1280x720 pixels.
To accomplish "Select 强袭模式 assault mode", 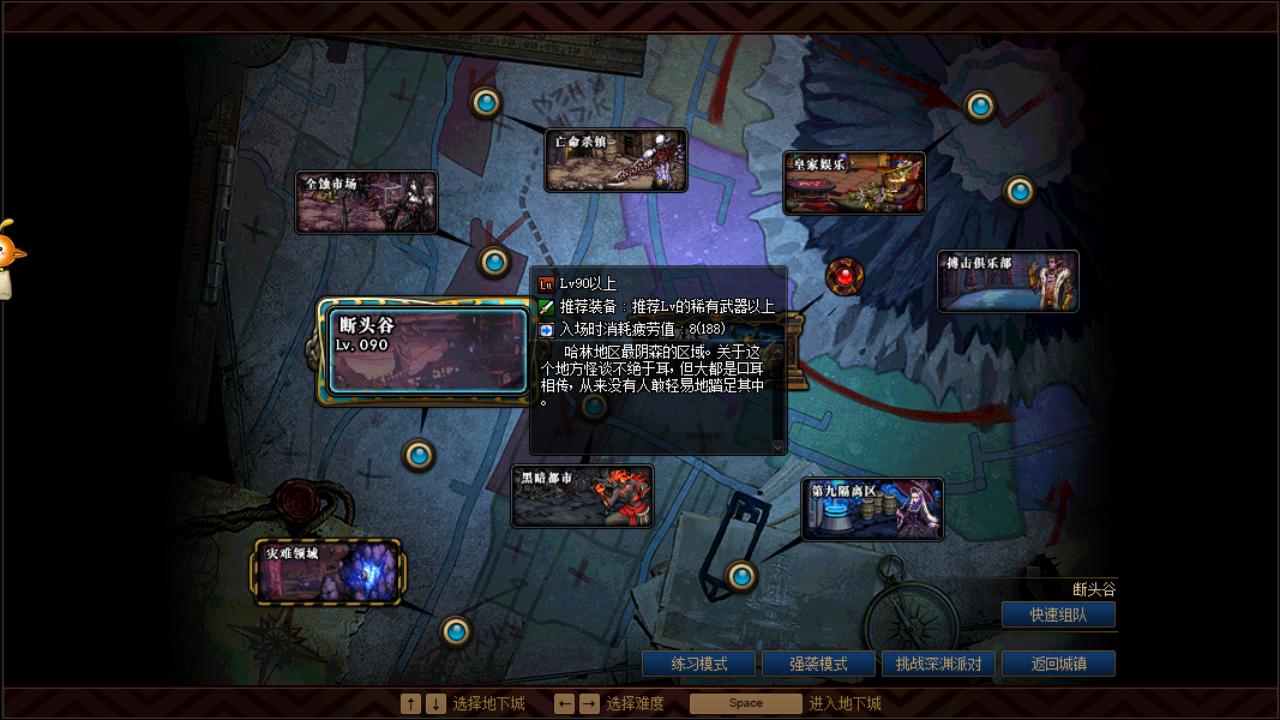I will click(x=817, y=663).
